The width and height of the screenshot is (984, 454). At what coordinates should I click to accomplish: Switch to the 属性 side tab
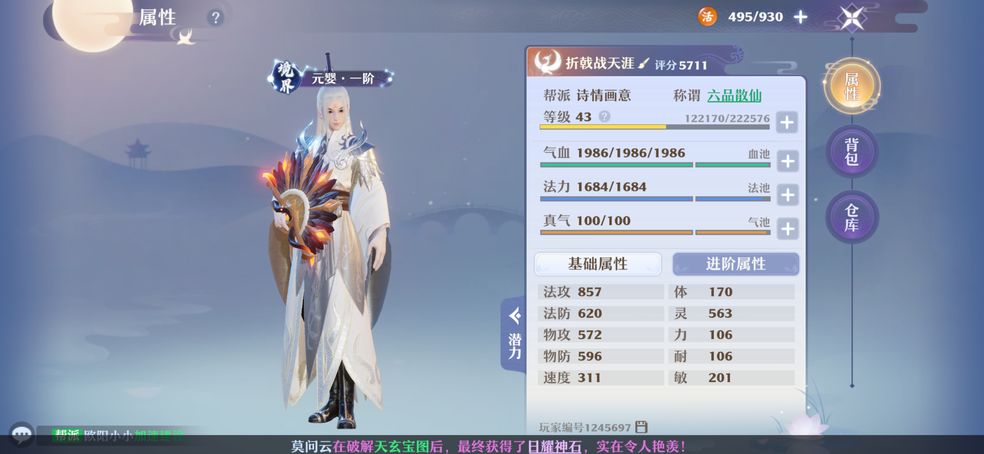(852, 87)
